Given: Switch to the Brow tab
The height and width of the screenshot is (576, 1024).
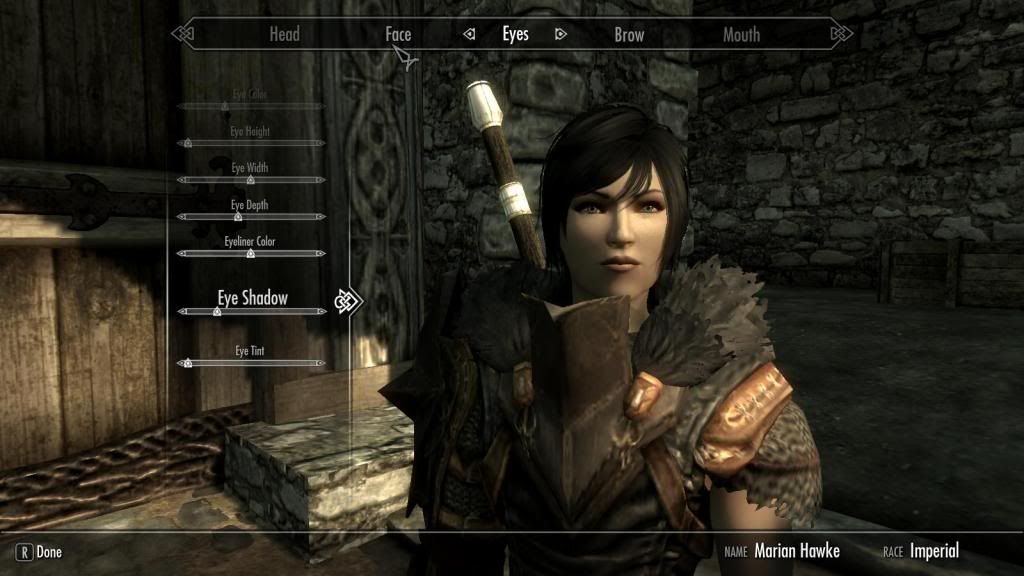Looking at the screenshot, I should click(x=629, y=34).
